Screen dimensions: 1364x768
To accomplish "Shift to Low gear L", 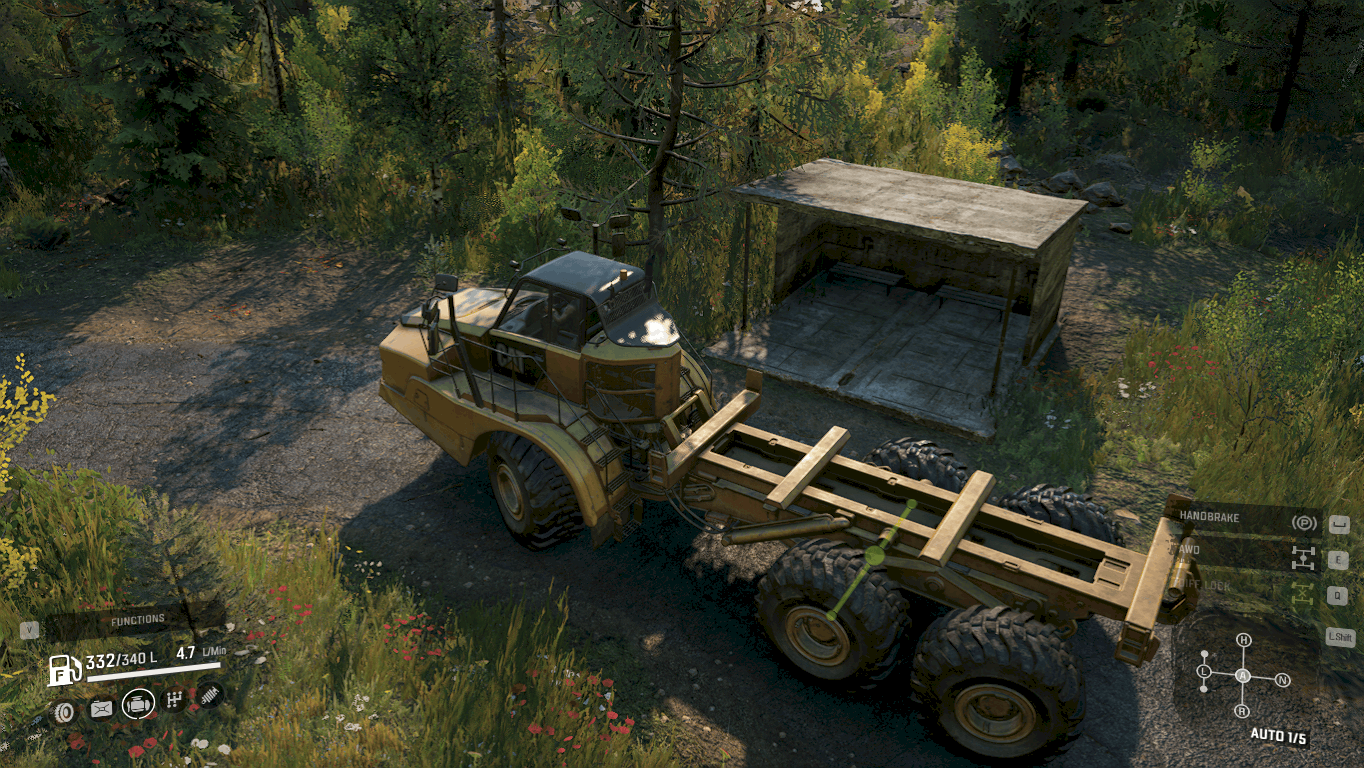I will [1204, 671].
